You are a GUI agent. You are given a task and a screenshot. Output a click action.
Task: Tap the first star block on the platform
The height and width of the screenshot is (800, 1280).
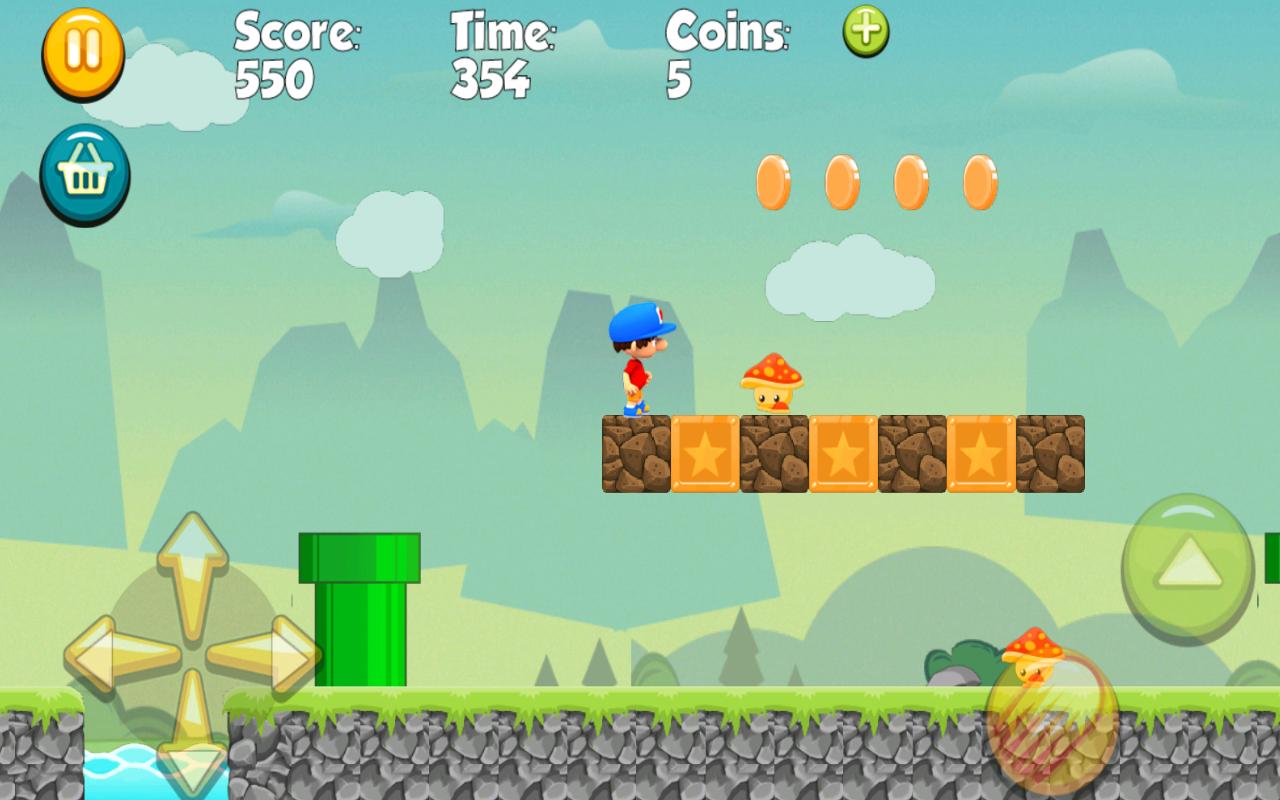point(702,452)
